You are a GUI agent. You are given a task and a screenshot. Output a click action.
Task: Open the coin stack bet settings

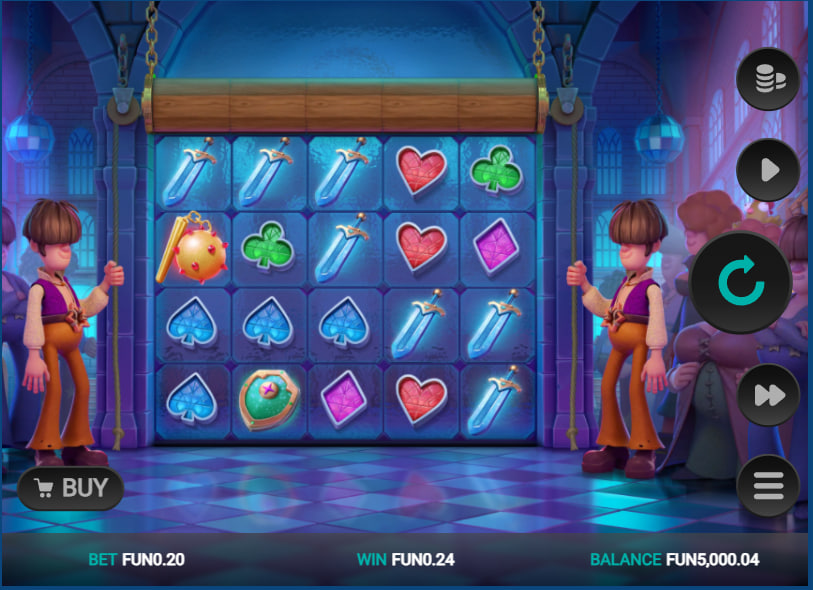click(768, 78)
